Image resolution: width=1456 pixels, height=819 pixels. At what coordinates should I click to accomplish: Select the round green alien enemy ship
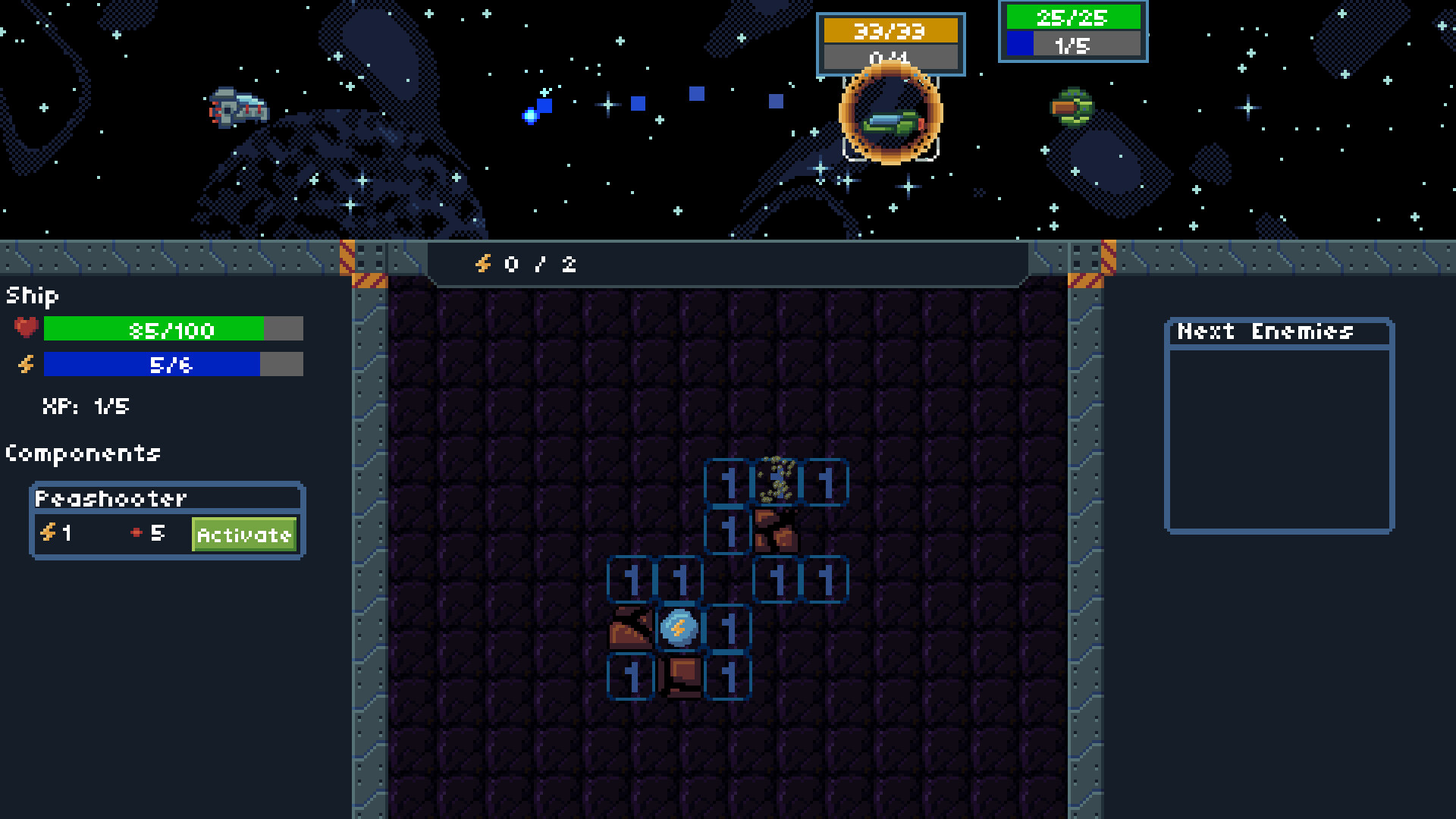[x=1072, y=106]
